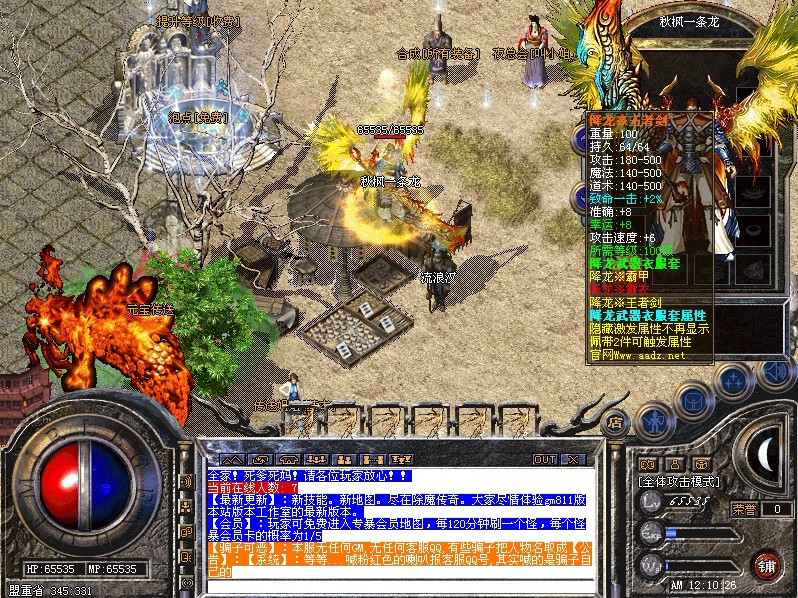This screenshot has height=598, width=798.
Task: Click the OUT button above chat
Action: pos(544,459)
